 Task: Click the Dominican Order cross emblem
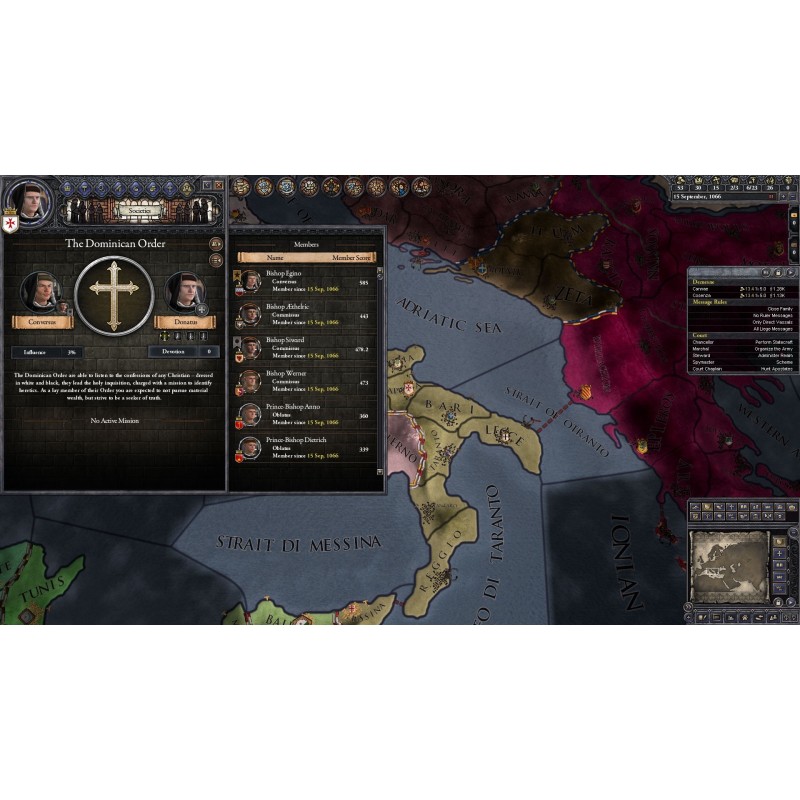click(113, 293)
